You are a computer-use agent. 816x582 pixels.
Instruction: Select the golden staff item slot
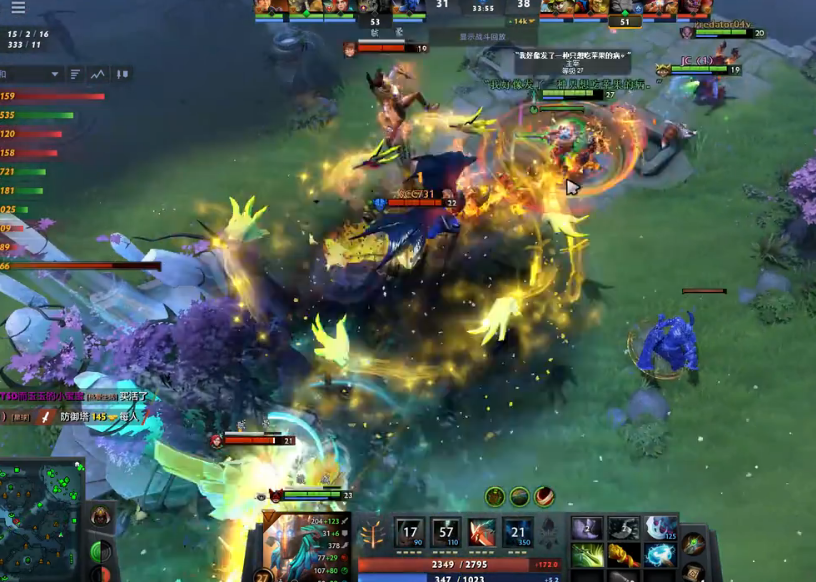coord(623,554)
